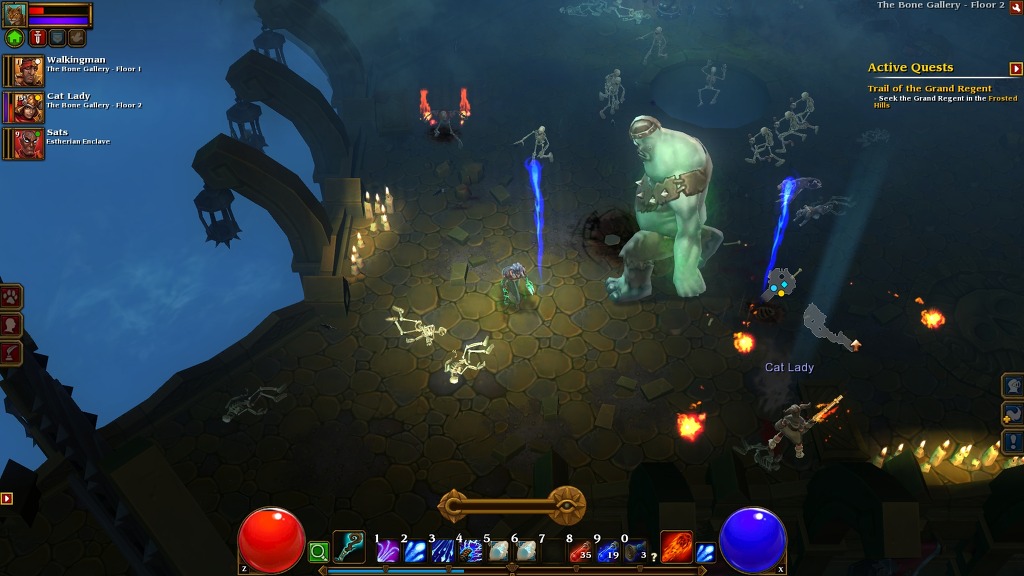1024x576 pixels.
Task: Click the green magnifying glass button
Action: click(x=318, y=551)
